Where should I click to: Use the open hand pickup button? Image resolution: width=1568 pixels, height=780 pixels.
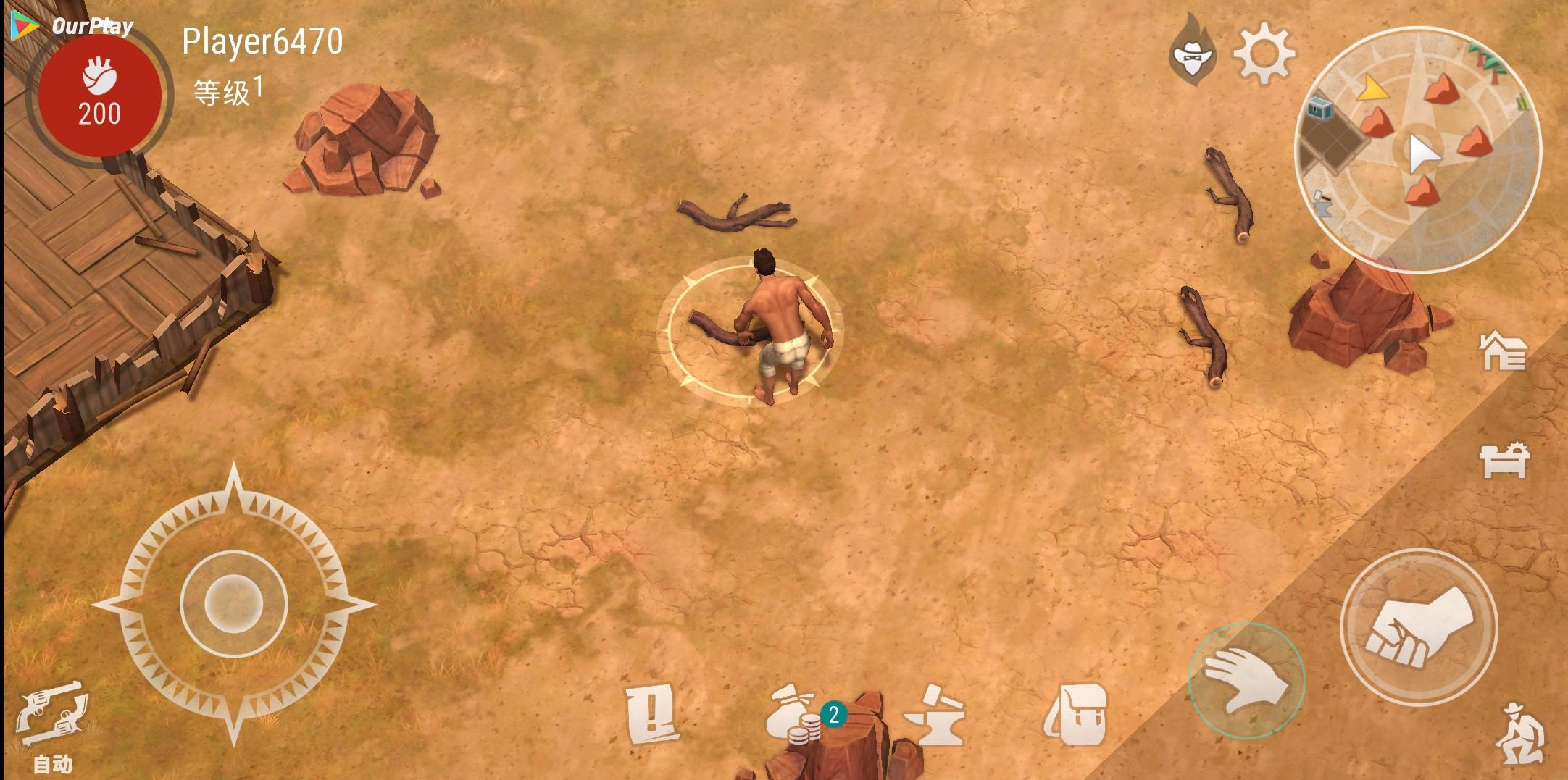(x=1246, y=679)
